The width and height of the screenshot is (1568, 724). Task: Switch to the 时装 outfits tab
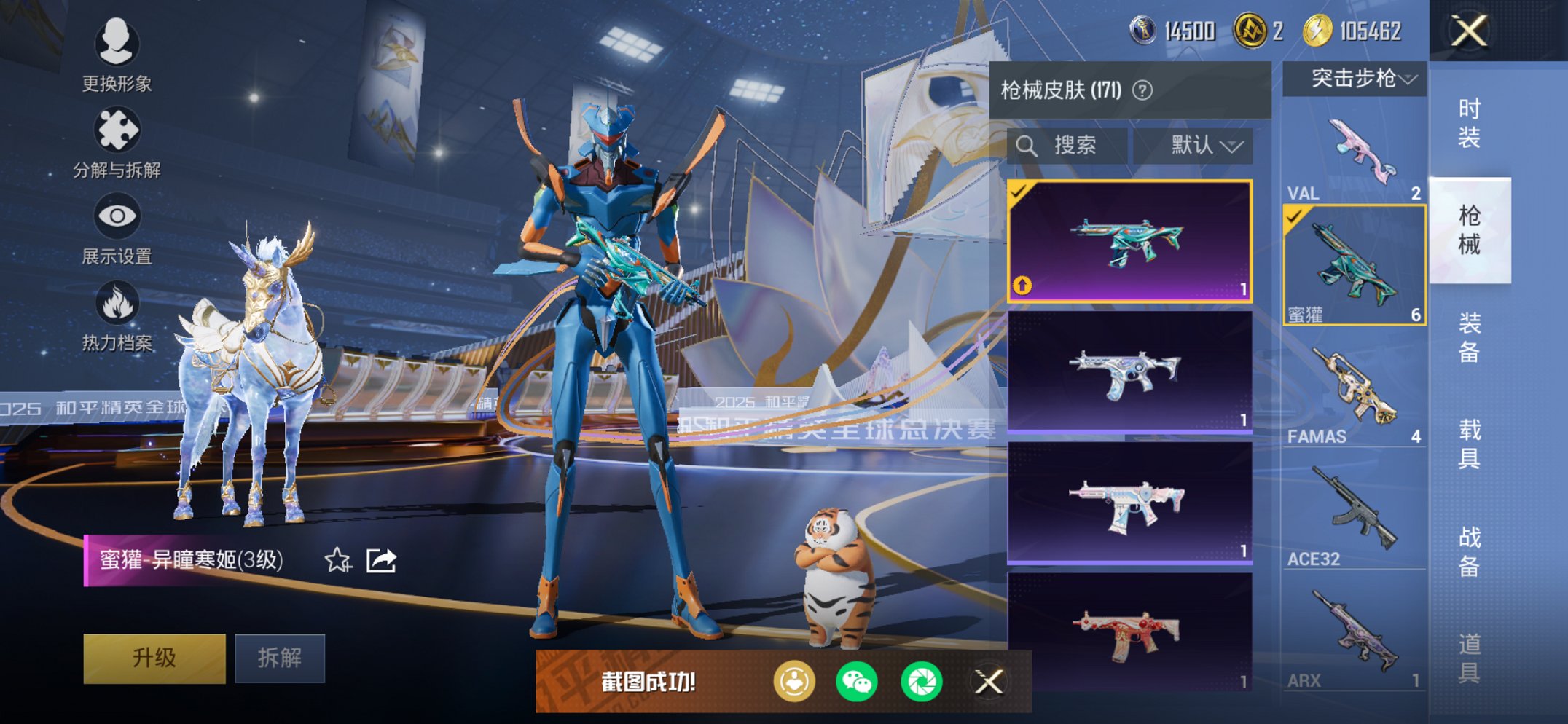coord(1469,124)
